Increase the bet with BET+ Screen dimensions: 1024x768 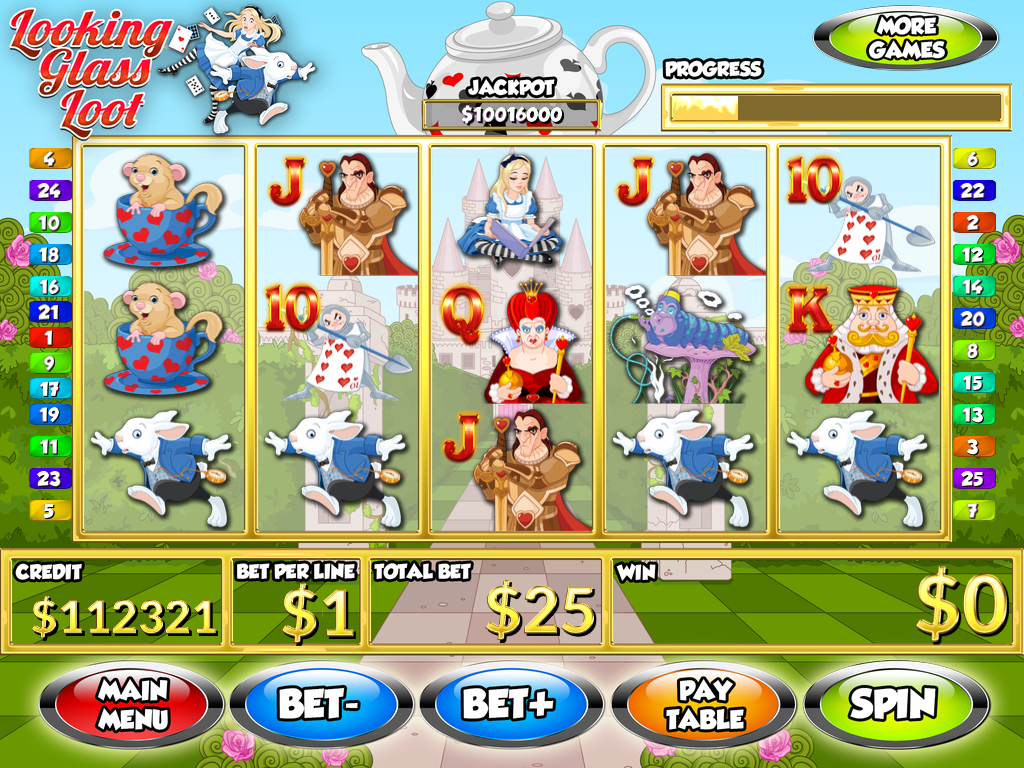tap(508, 703)
